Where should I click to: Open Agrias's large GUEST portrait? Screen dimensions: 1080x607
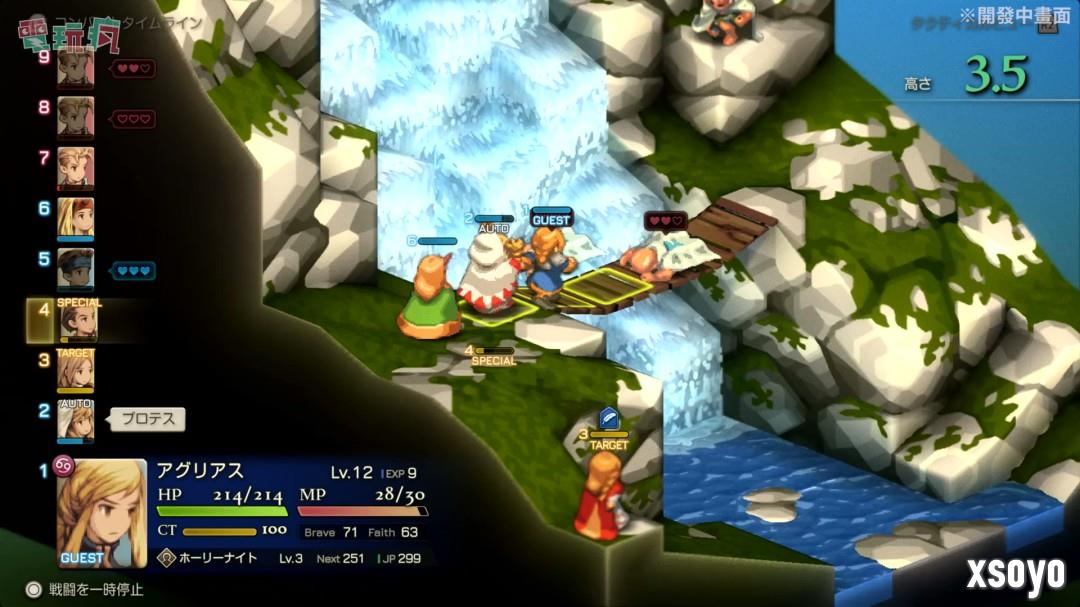pyautogui.click(x=101, y=513)
